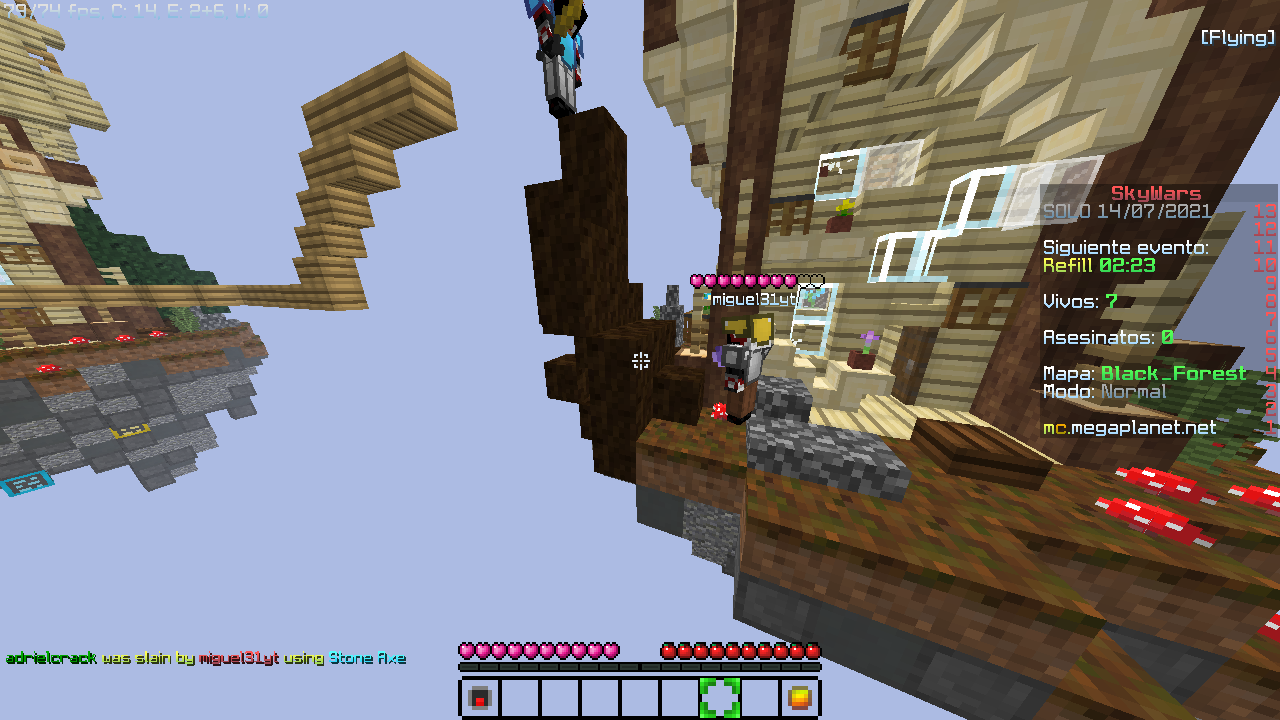The height and width of the screenshot is (720, 1280).
Task: Choose the green-highlighted selected hotbar slot
Action: (720, 698)
